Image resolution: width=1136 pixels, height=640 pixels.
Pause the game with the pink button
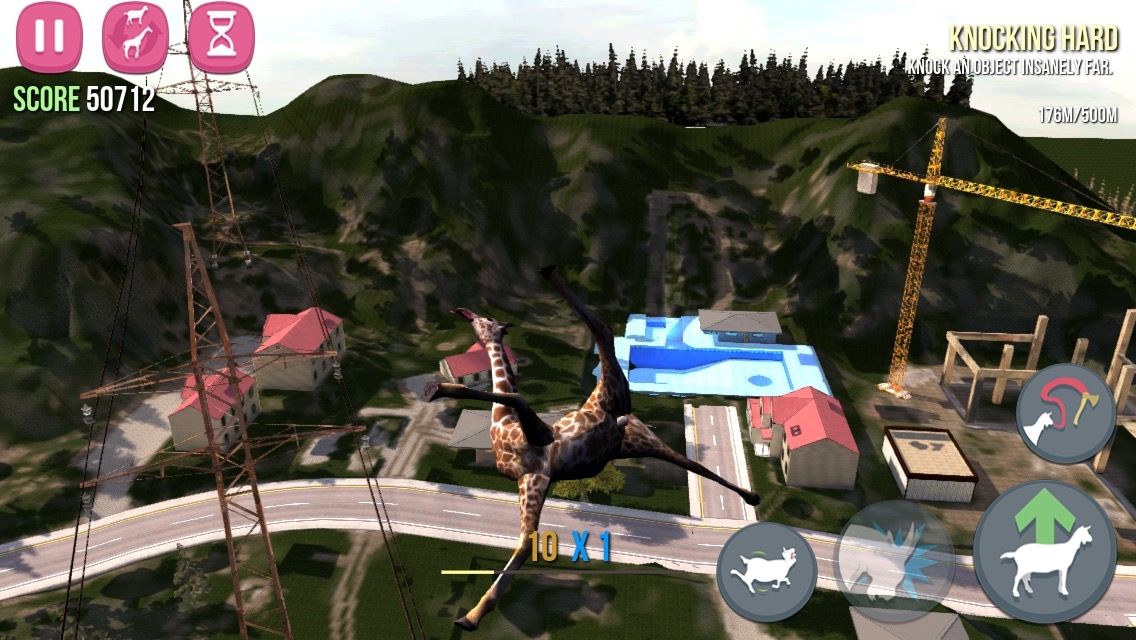click(49, 37)
